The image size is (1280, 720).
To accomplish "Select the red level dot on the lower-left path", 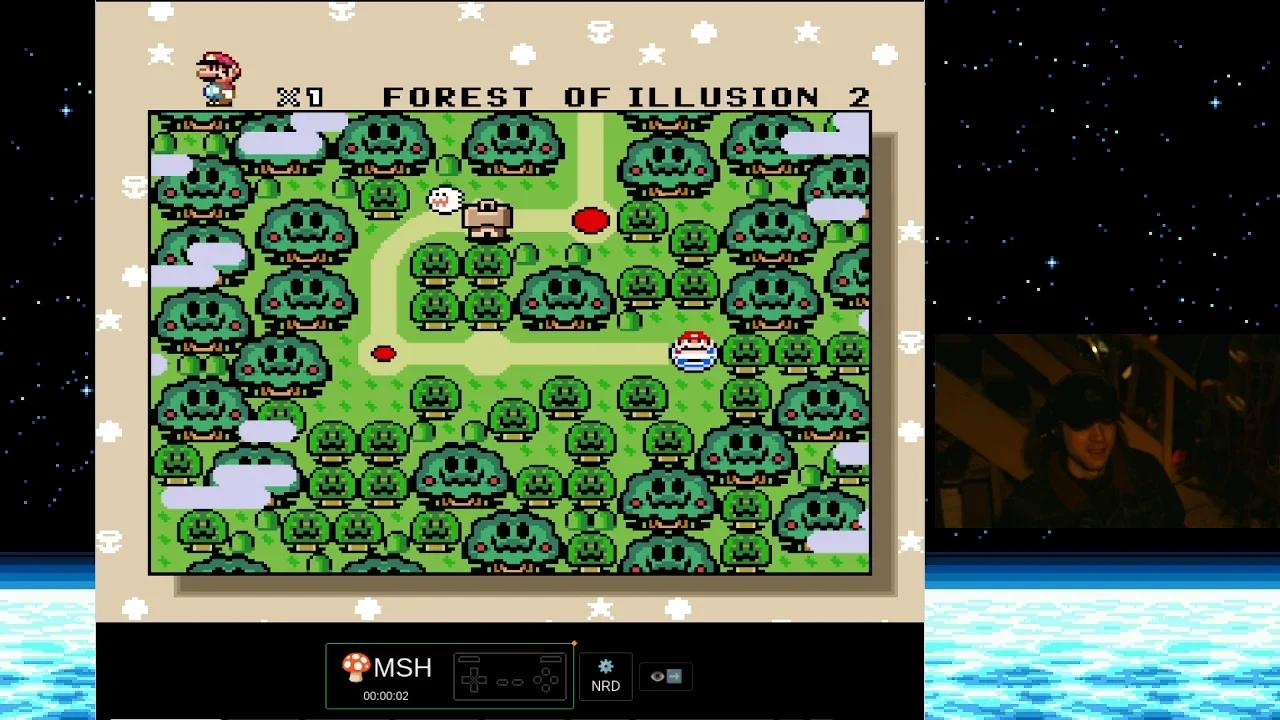I will pyautogui.click(x=385, y=352).
